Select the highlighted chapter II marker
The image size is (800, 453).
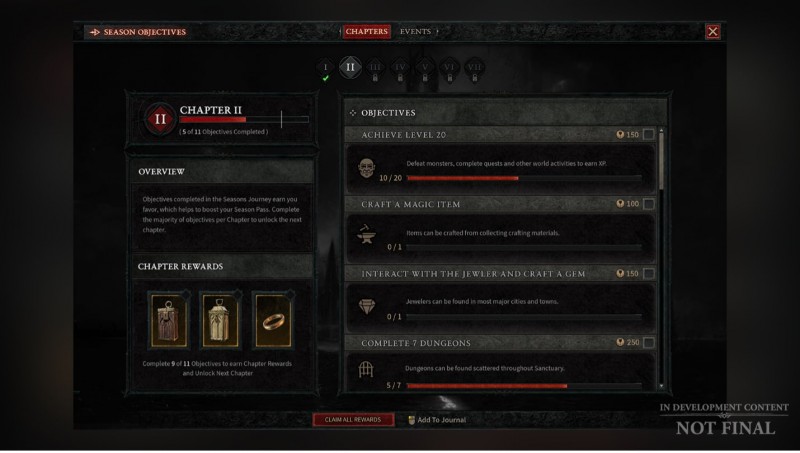coord(349,68)
